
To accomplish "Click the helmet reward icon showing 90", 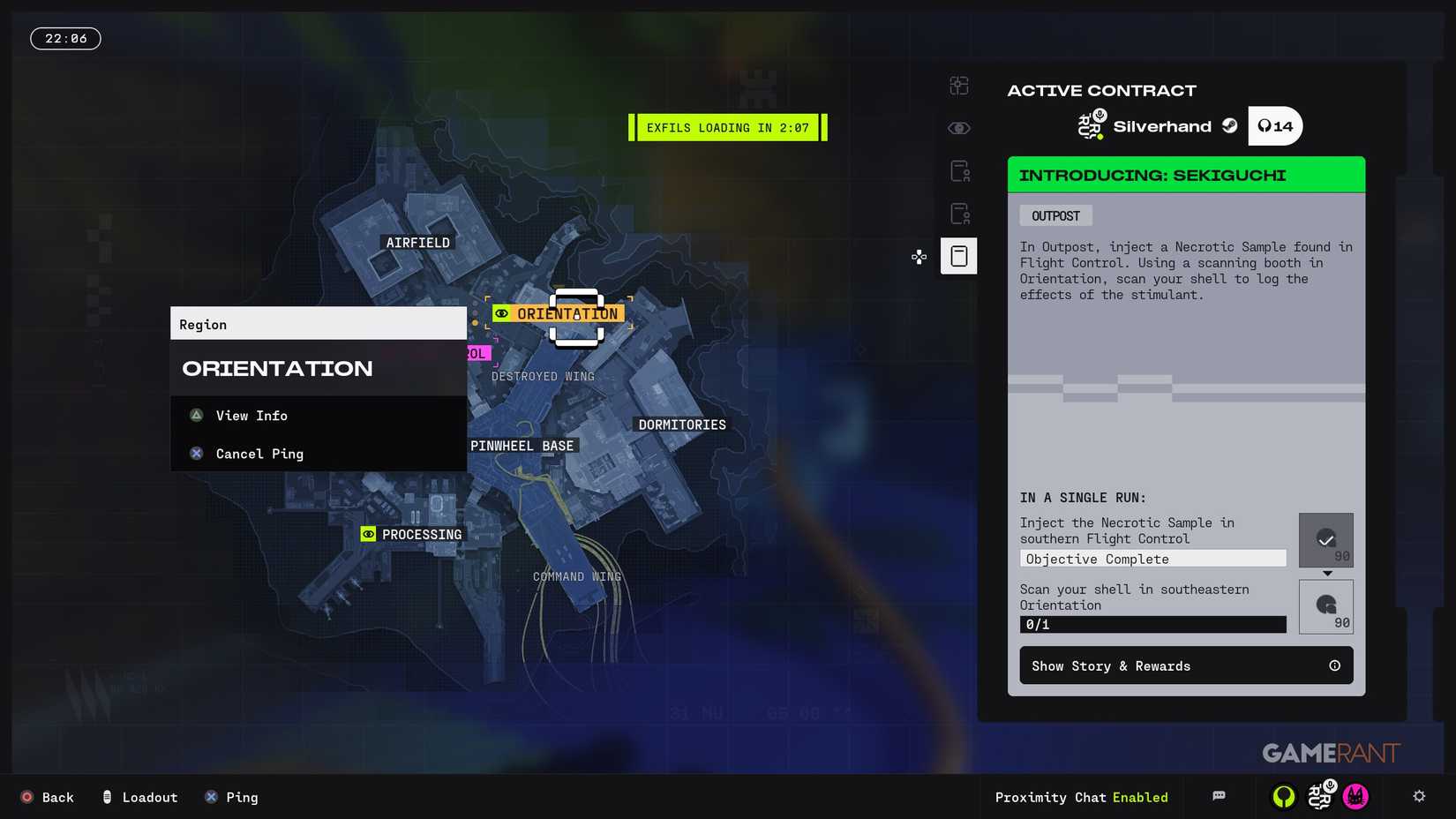I will pyautogui.click(x=1325, y=606).
